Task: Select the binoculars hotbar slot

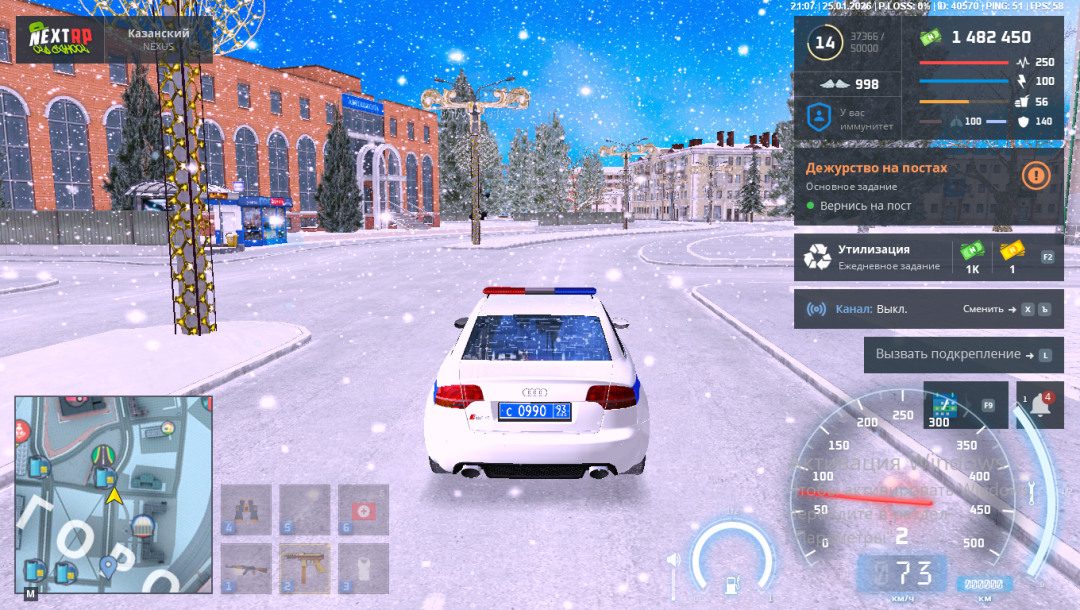Action: (x=246, y=510)
